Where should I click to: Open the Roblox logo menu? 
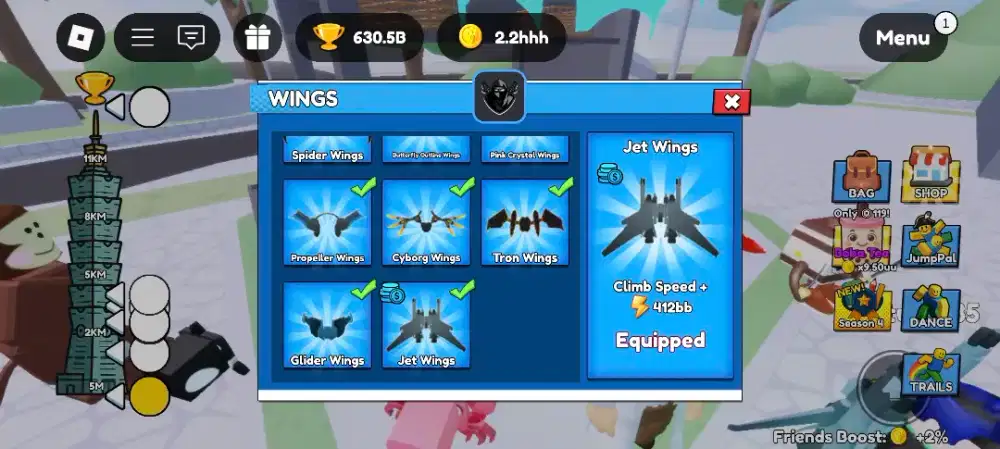click(80, 38)
